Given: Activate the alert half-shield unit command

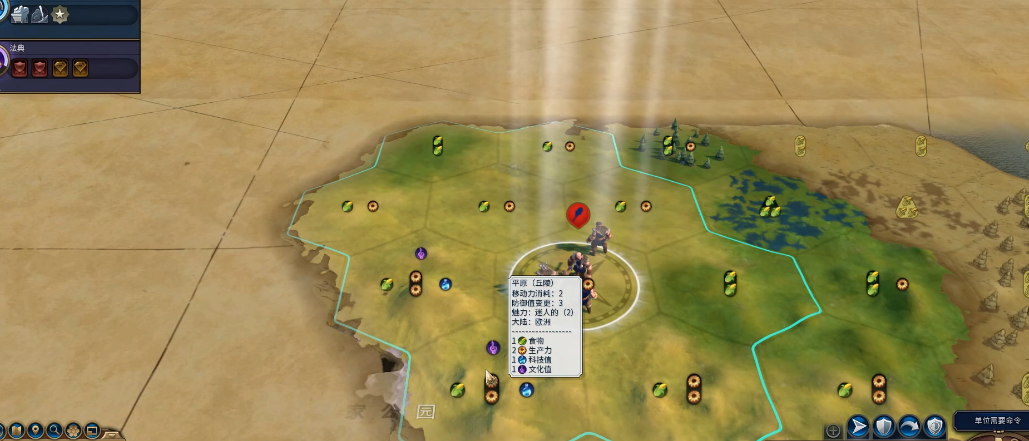Looking at the screenshot, I should tap(934, 425).
